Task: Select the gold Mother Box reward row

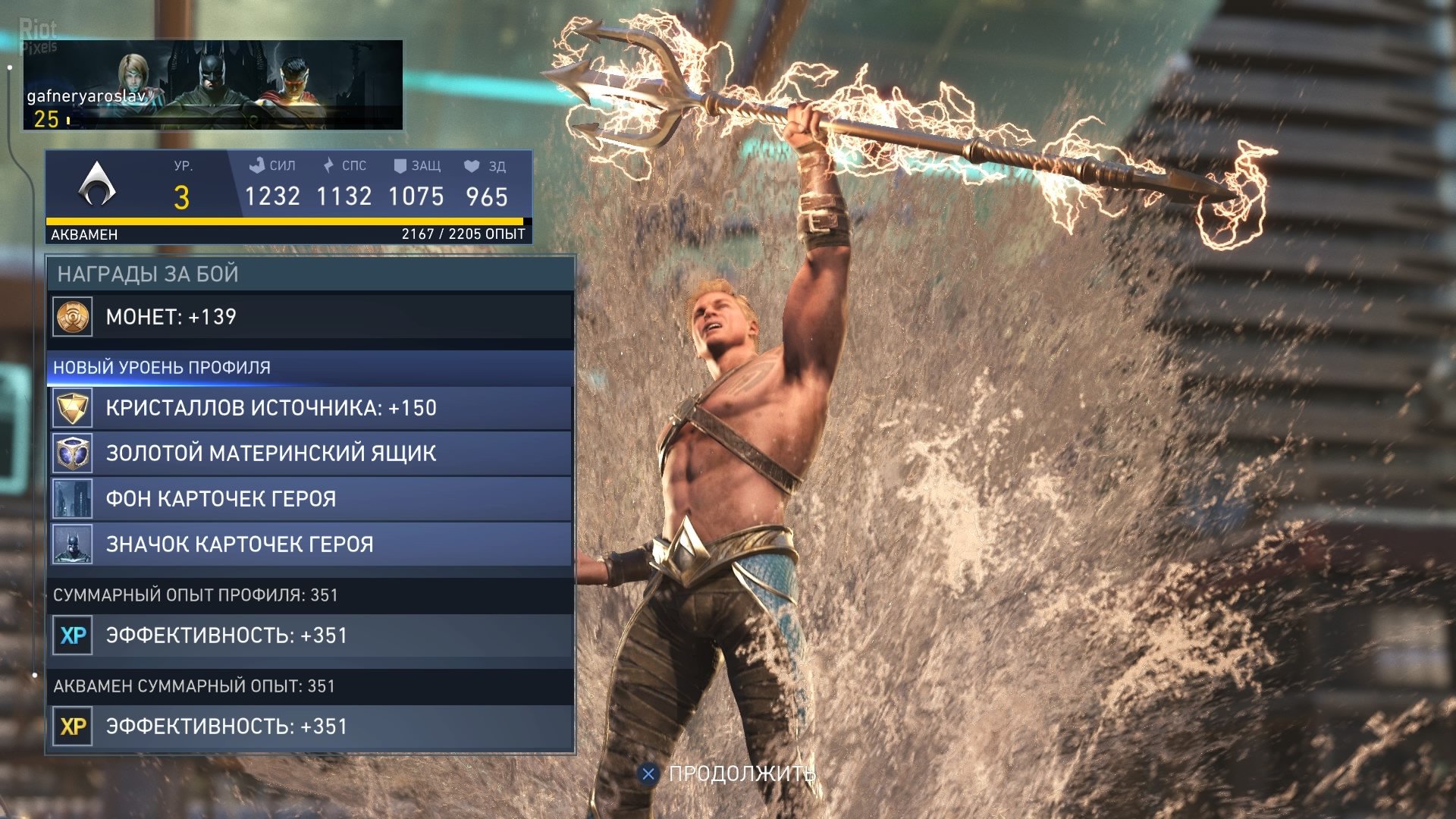Action: click(311, 453)
